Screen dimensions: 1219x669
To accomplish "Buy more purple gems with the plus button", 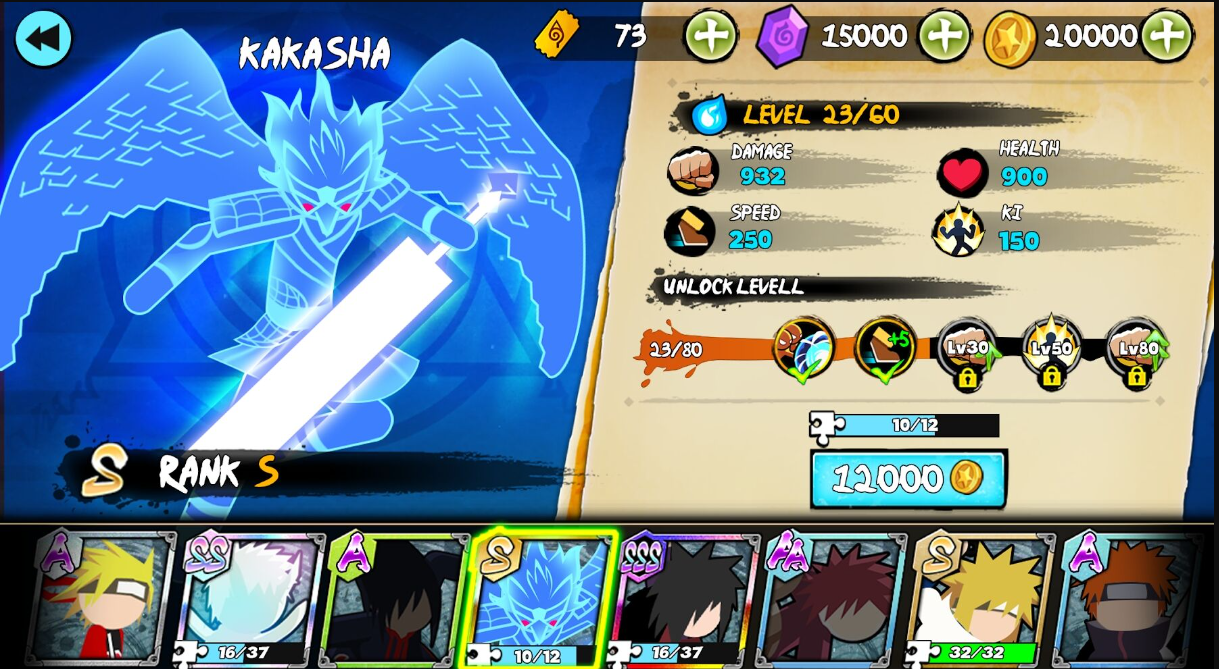I will coord(943,36).
